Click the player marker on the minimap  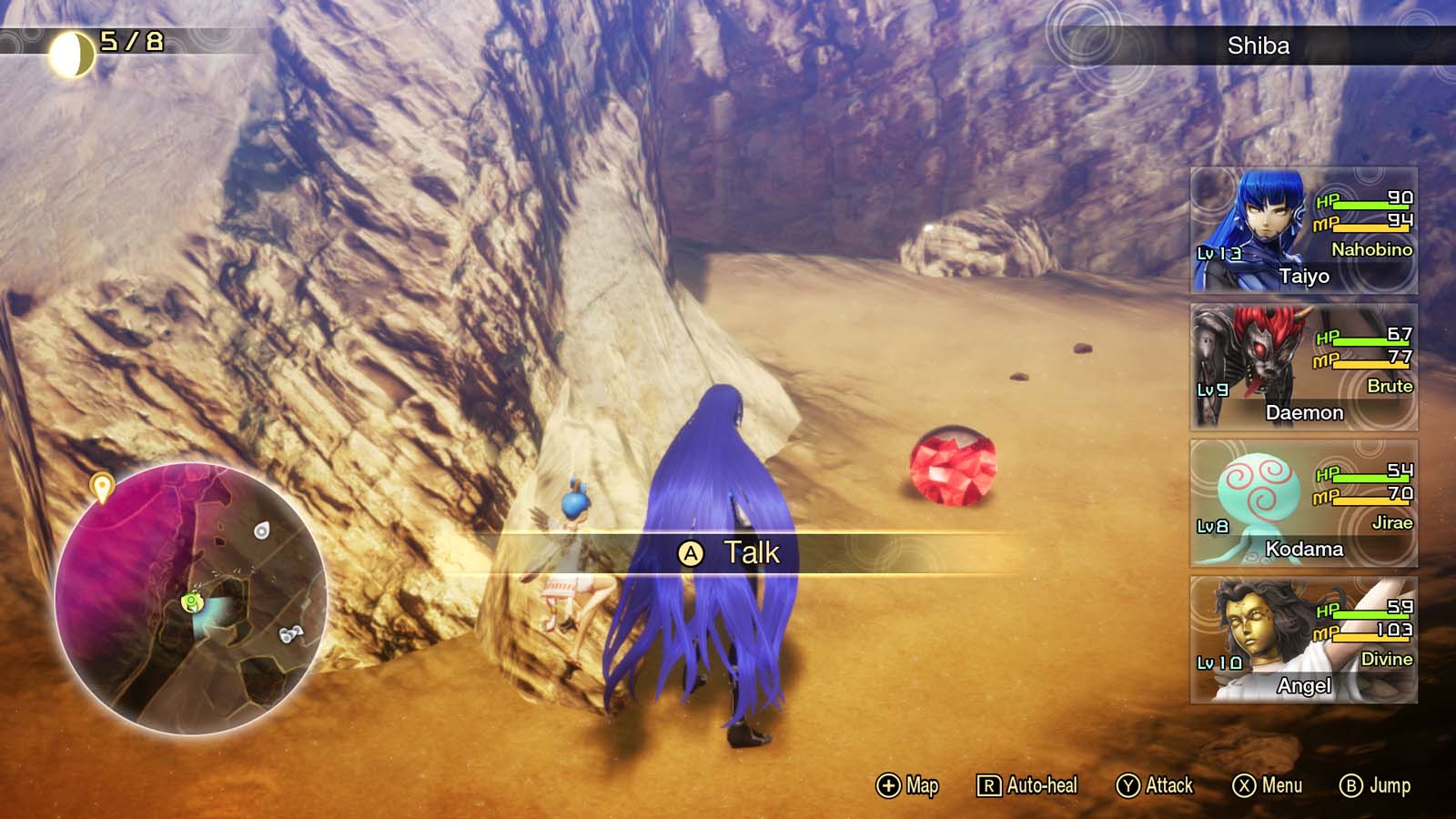[189, 600]
